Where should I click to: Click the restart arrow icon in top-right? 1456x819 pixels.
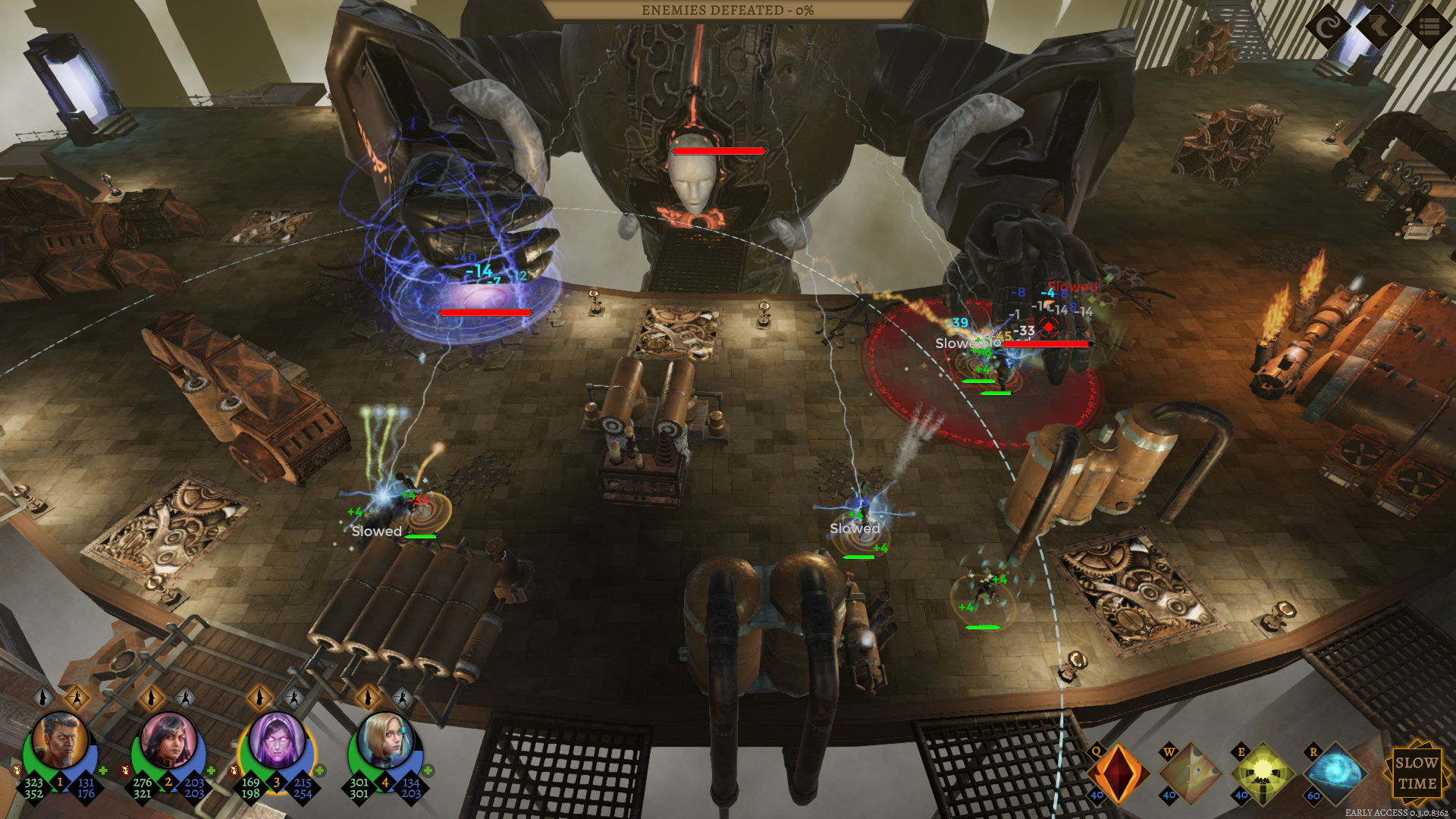pyautogui.click(x=1328, y=28)
